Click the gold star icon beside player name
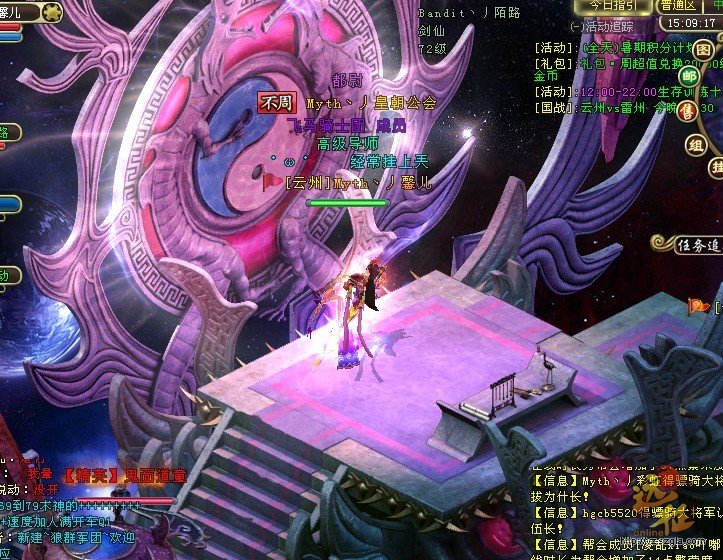The image size is (723, 560). (x=52, y=12)
